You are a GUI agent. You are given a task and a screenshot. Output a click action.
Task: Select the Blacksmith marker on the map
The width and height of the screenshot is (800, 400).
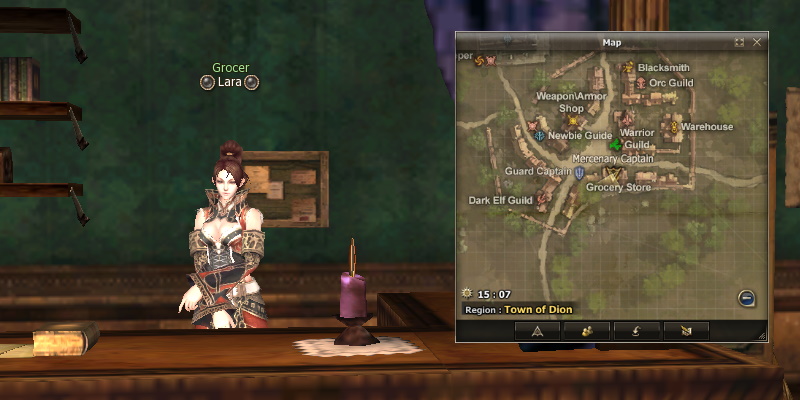tap(629, 68)
